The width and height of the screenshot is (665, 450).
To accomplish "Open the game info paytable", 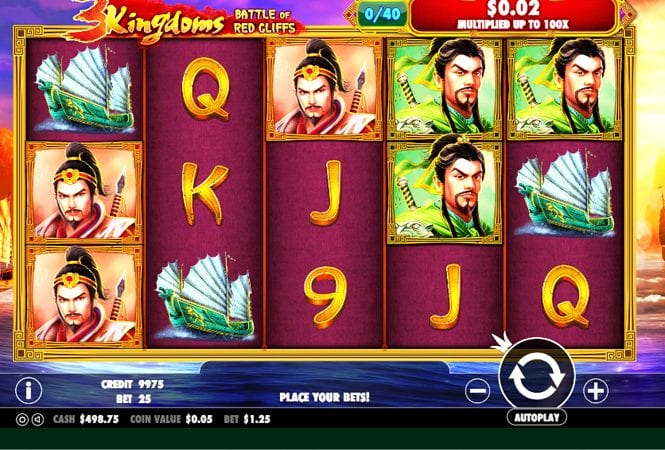I will tap(30, 390).
